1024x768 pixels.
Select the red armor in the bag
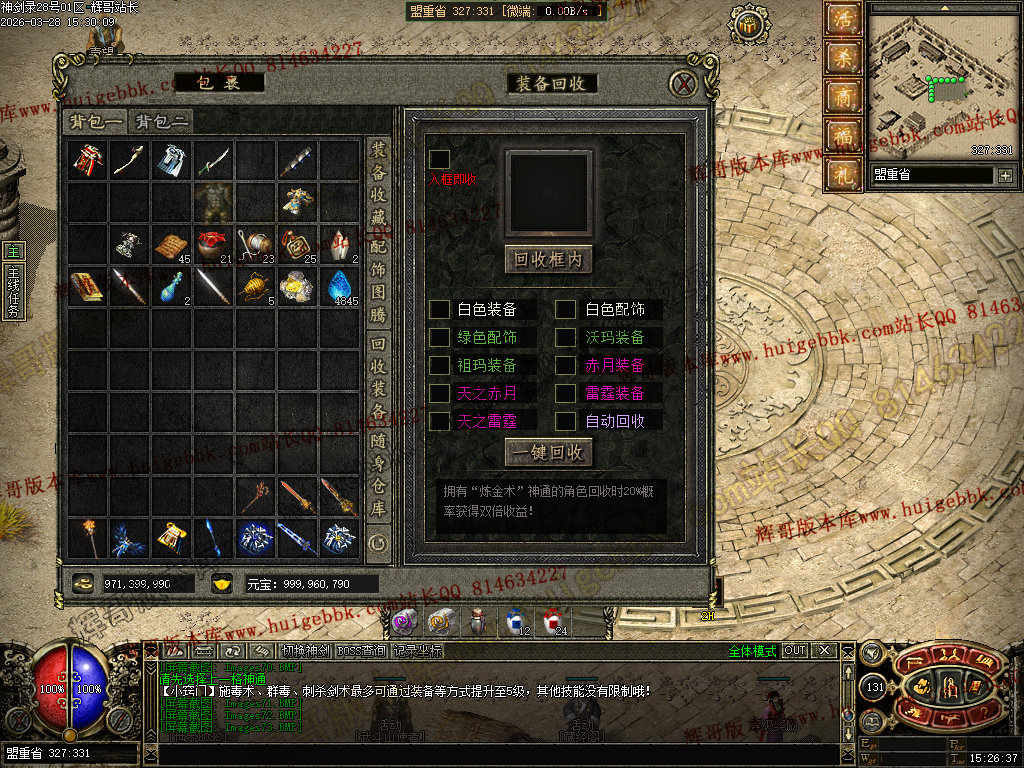coord(87,160)
